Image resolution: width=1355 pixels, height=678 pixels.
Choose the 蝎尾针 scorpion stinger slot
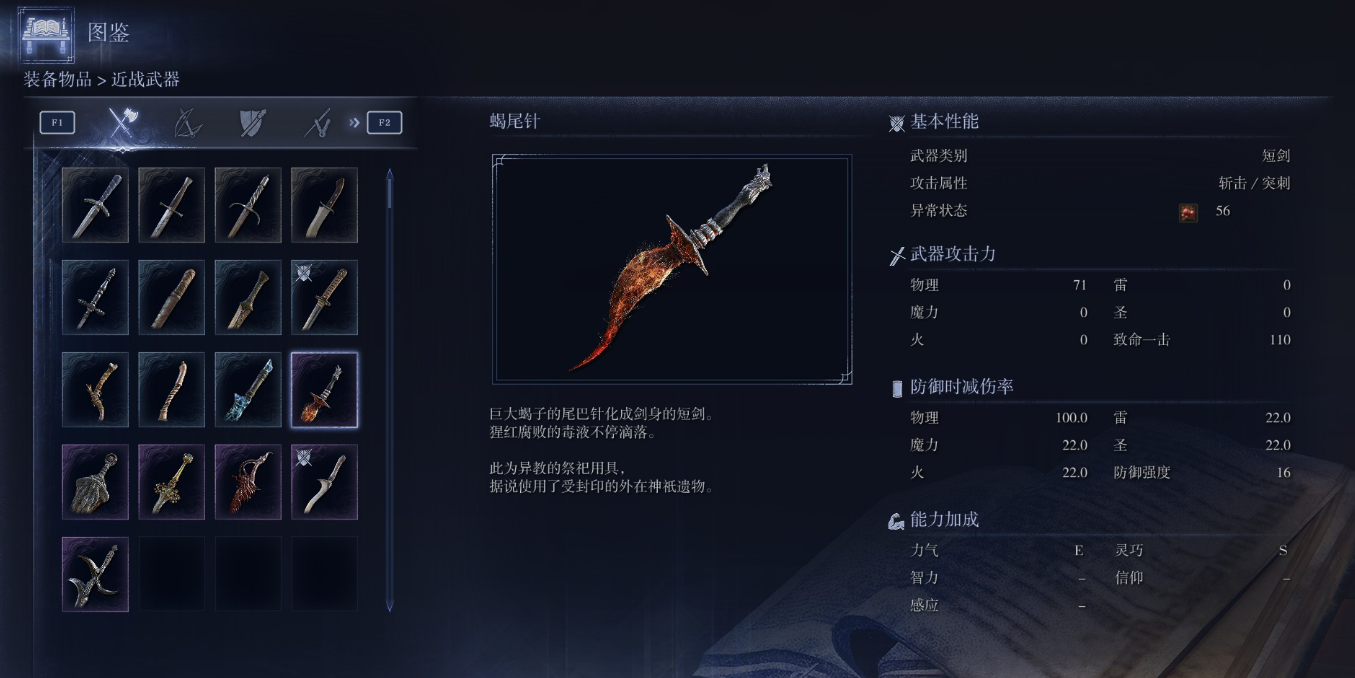[x=324, y=390]
